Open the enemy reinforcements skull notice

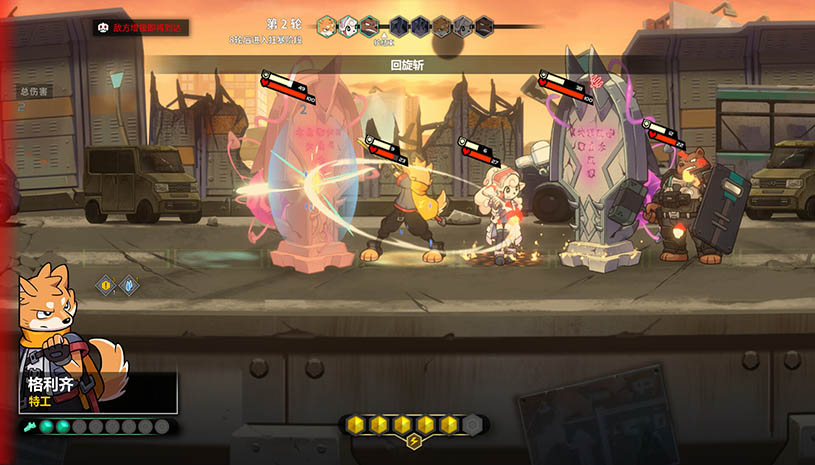[x=103, y=28]
